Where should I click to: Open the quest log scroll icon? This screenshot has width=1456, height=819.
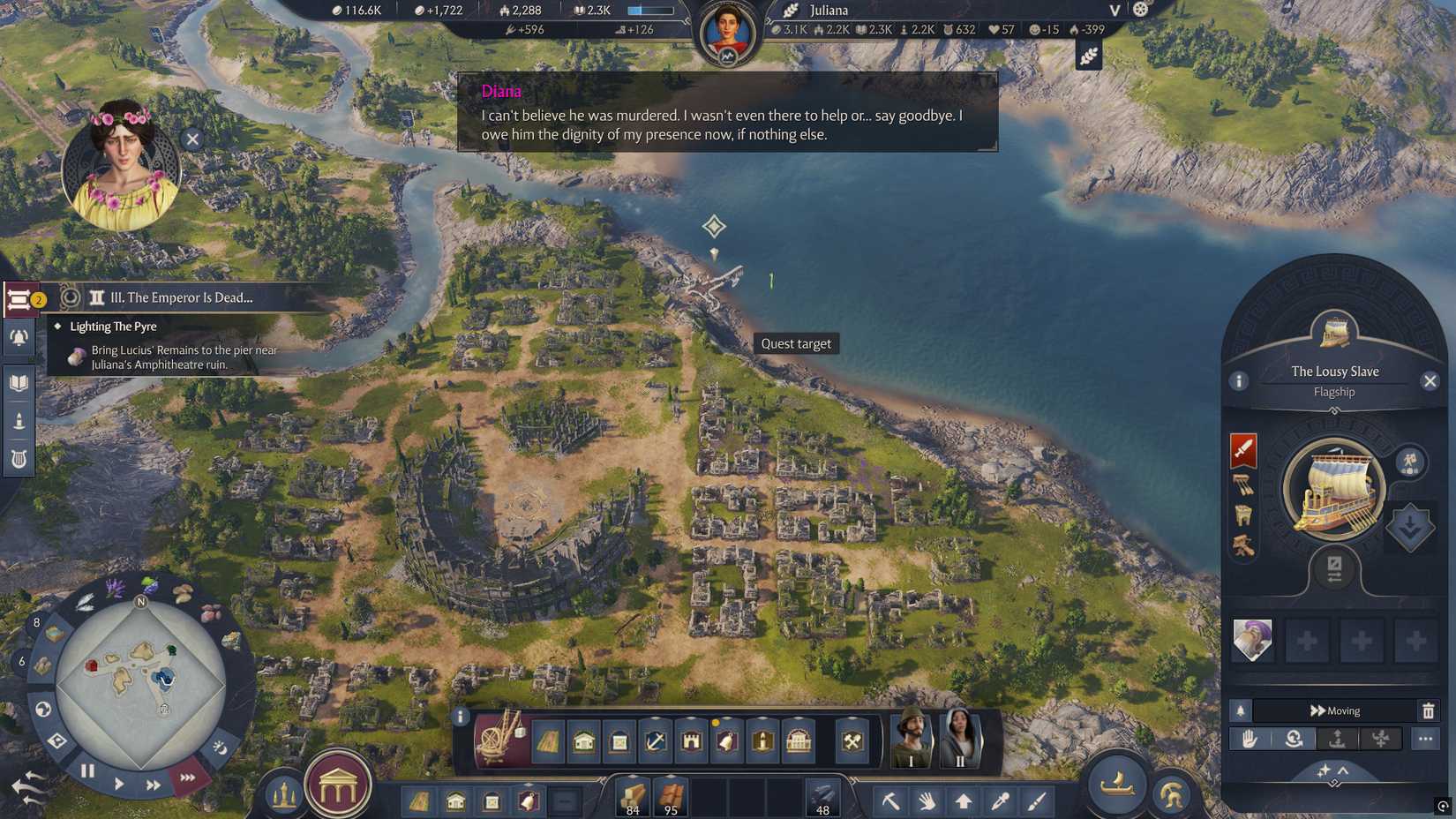tap(19, 300)
